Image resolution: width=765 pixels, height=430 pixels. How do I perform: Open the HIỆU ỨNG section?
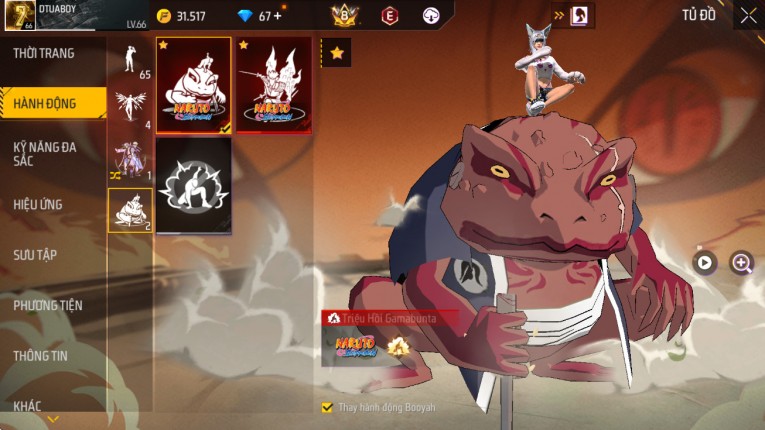pos(39,205)
